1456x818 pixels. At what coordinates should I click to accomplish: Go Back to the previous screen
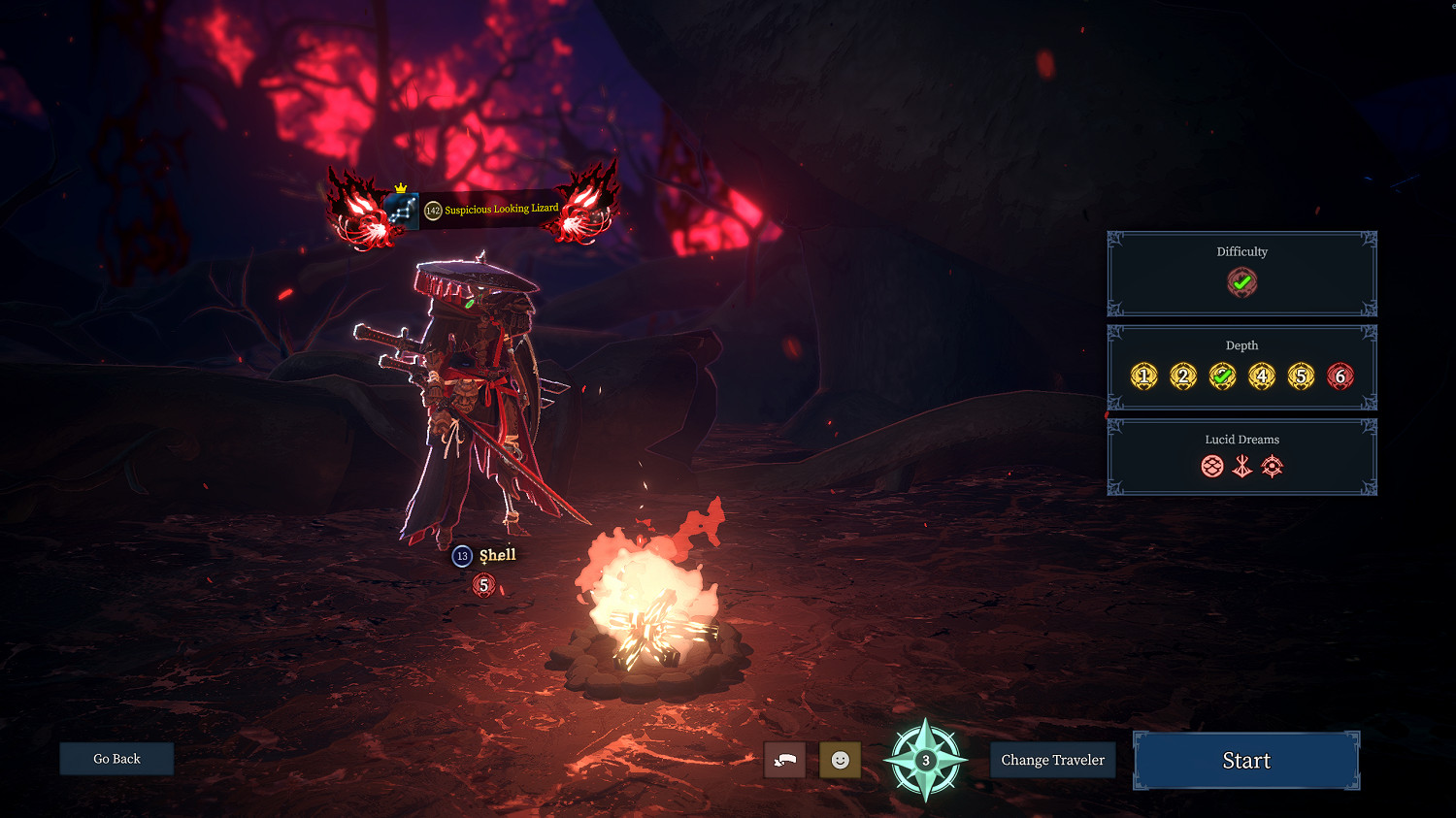click(116, 759)
